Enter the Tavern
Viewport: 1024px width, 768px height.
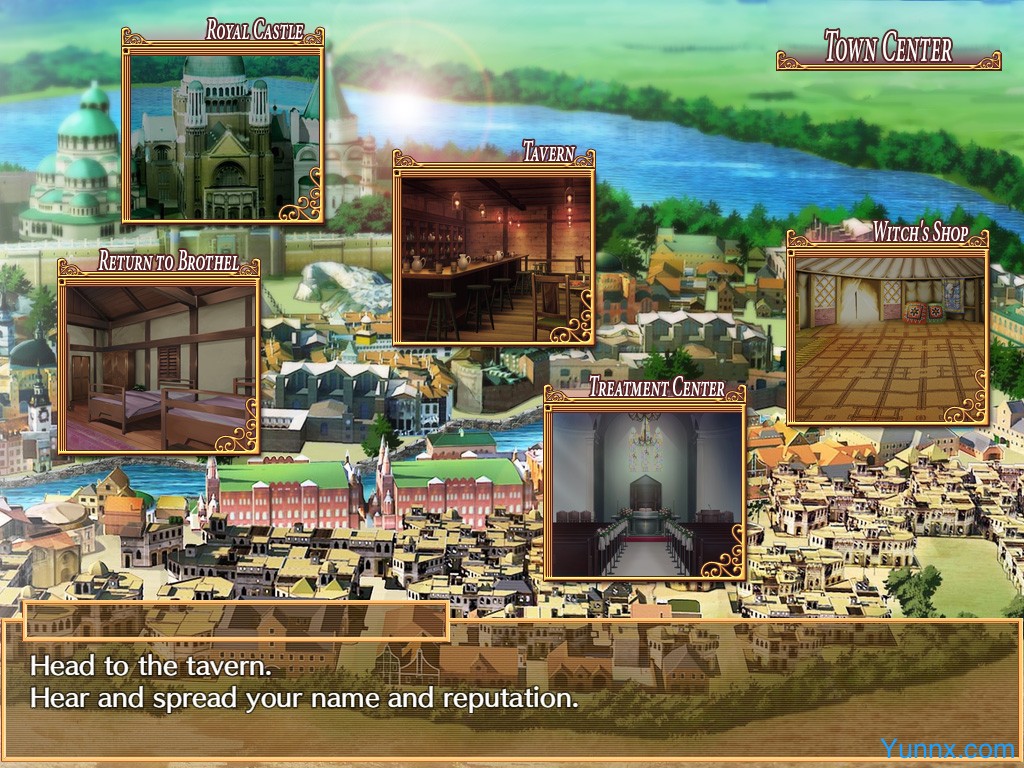[x=493, y=258]
